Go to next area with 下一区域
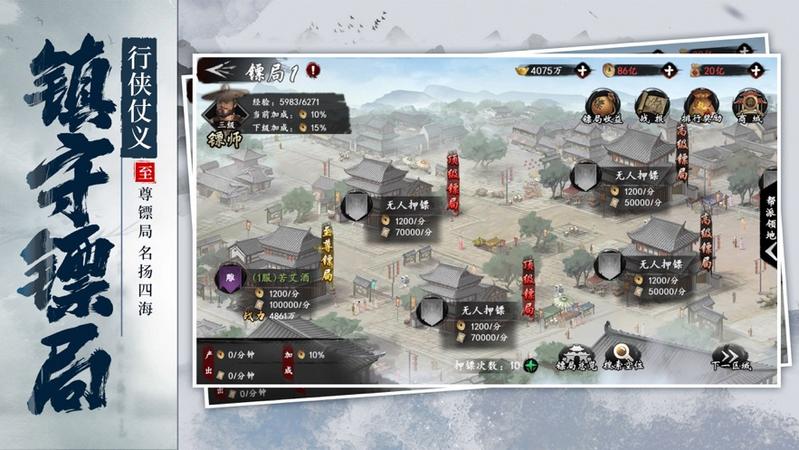The height and width of the screenshot is (450, 799). (730, 360)
